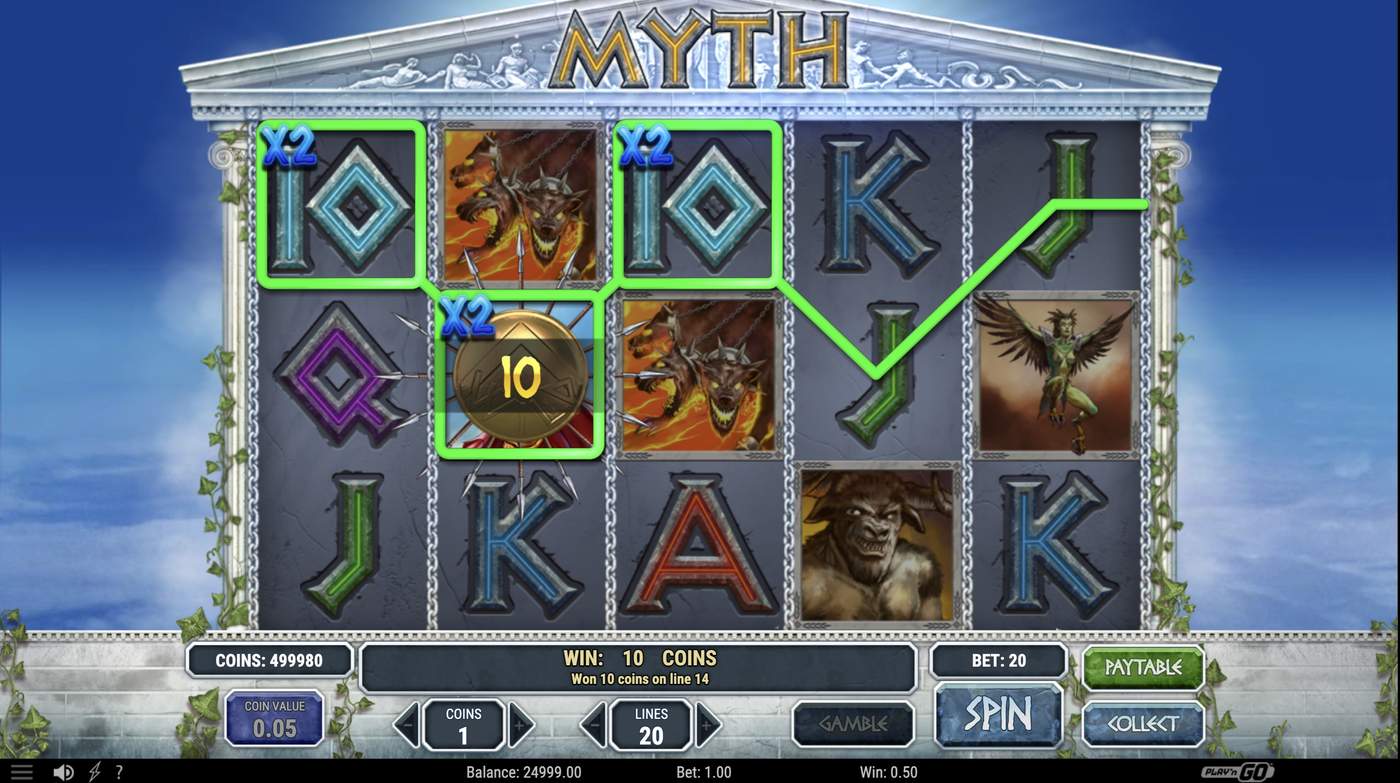1400x783 pixels.
Task: Select the BET: 20 display
Action: [998, 660]
